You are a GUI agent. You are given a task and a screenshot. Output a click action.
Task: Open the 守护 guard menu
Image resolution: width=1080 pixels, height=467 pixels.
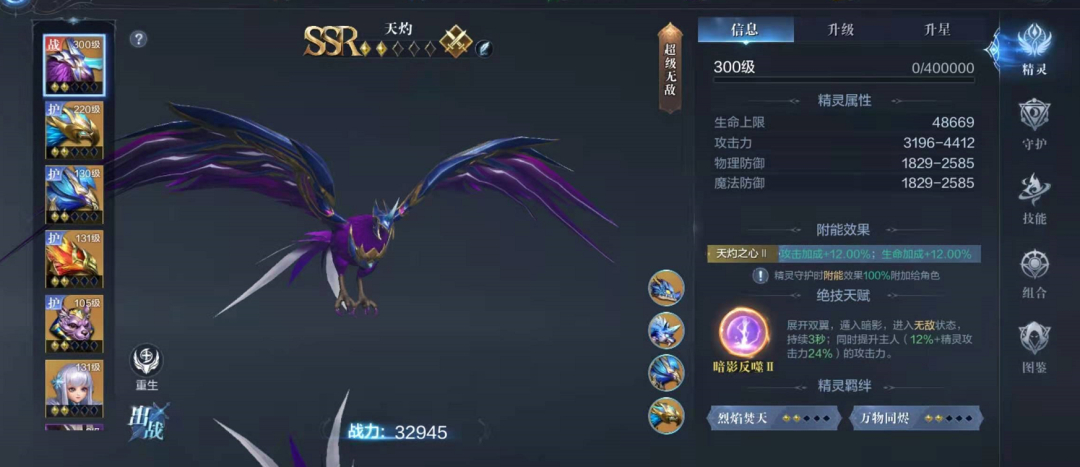[x=1034, y=124]
